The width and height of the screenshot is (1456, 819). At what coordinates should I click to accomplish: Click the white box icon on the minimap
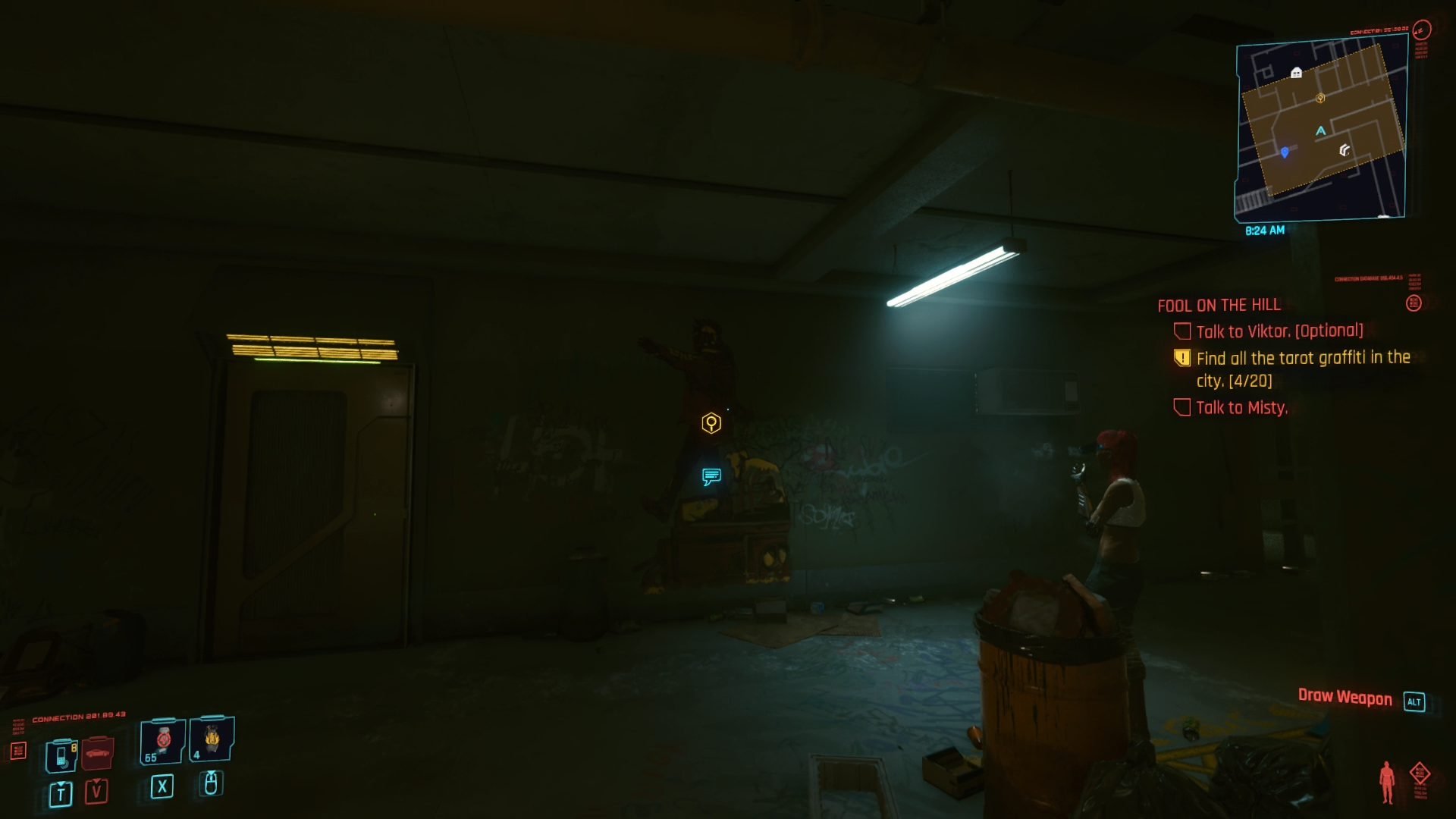pos(1345,149)
